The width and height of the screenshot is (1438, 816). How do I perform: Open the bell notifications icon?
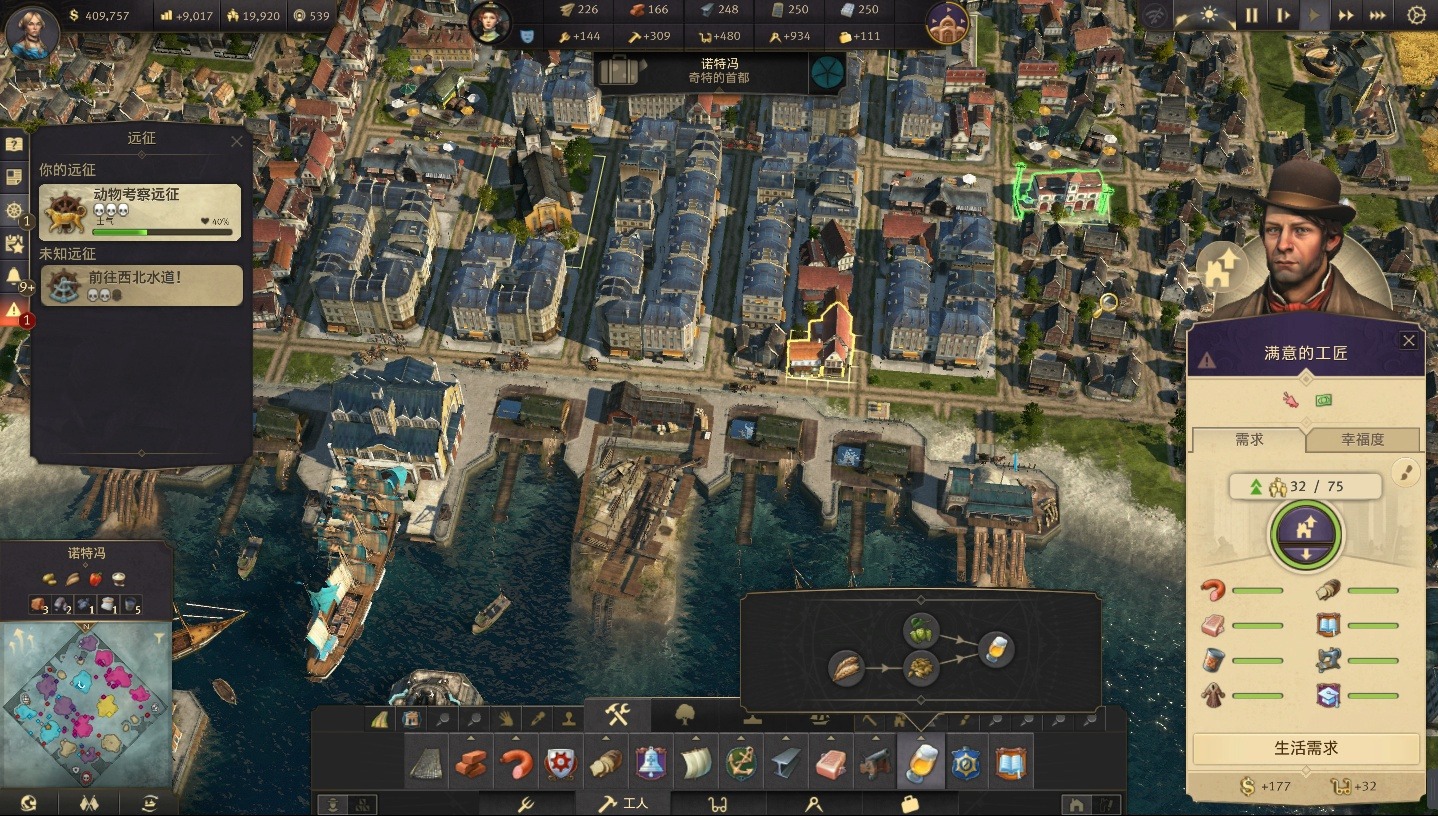14,276
